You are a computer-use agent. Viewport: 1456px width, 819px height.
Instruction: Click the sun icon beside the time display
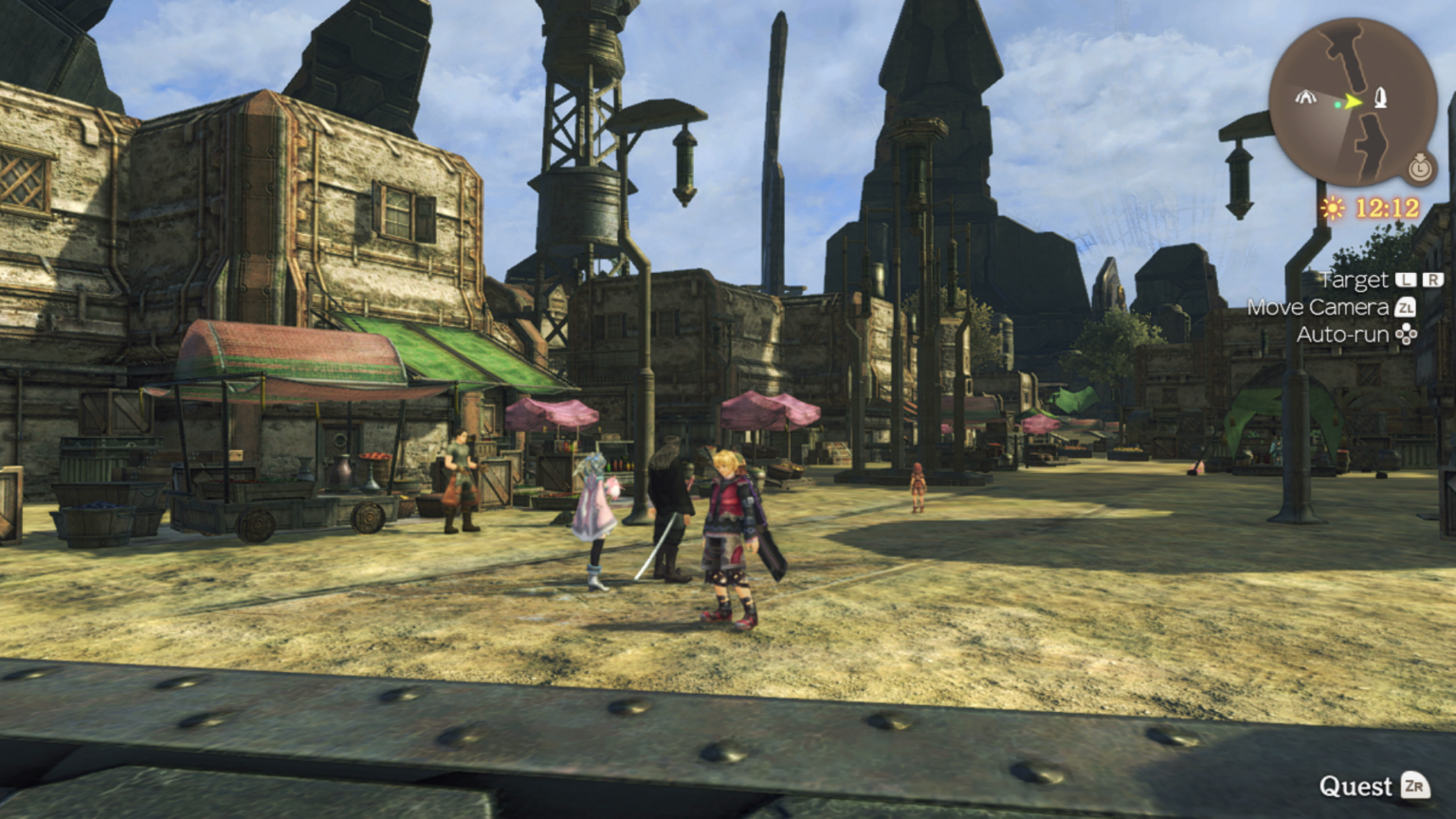[1333, 208]
